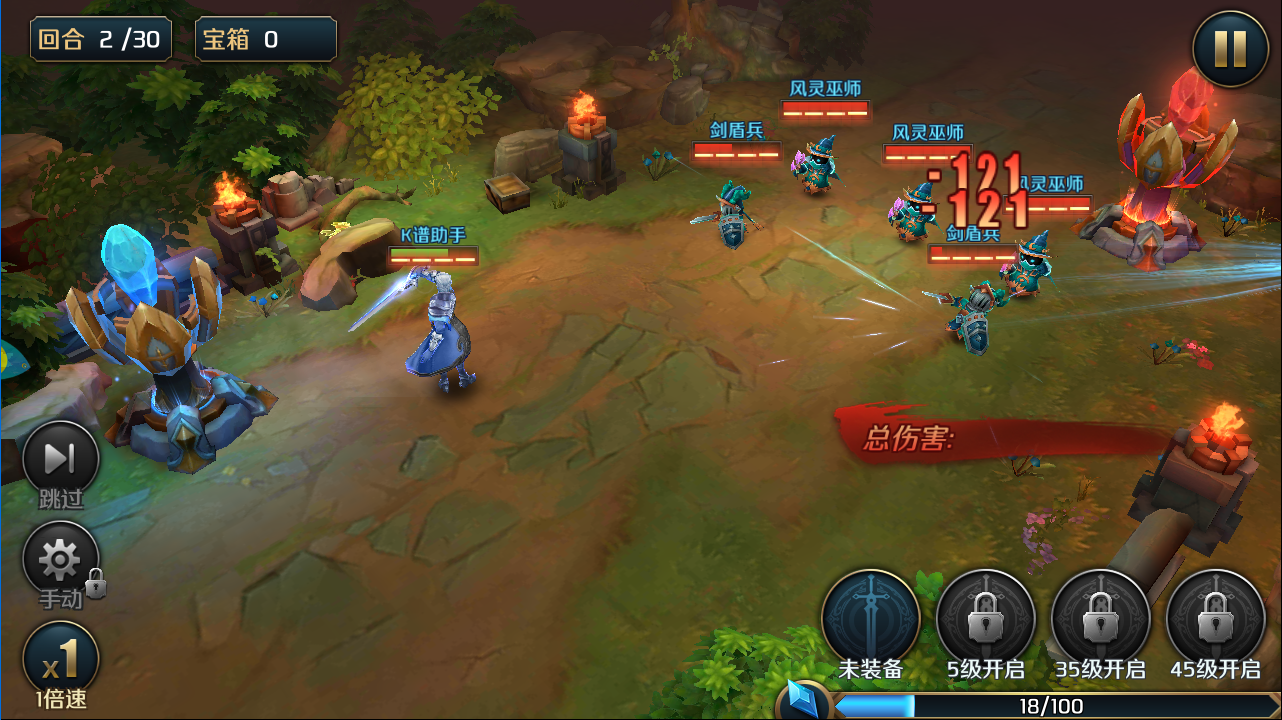1282x720 pixels.
Task: Select the 未装备 sword skill slot
Action: coord(870,617)
